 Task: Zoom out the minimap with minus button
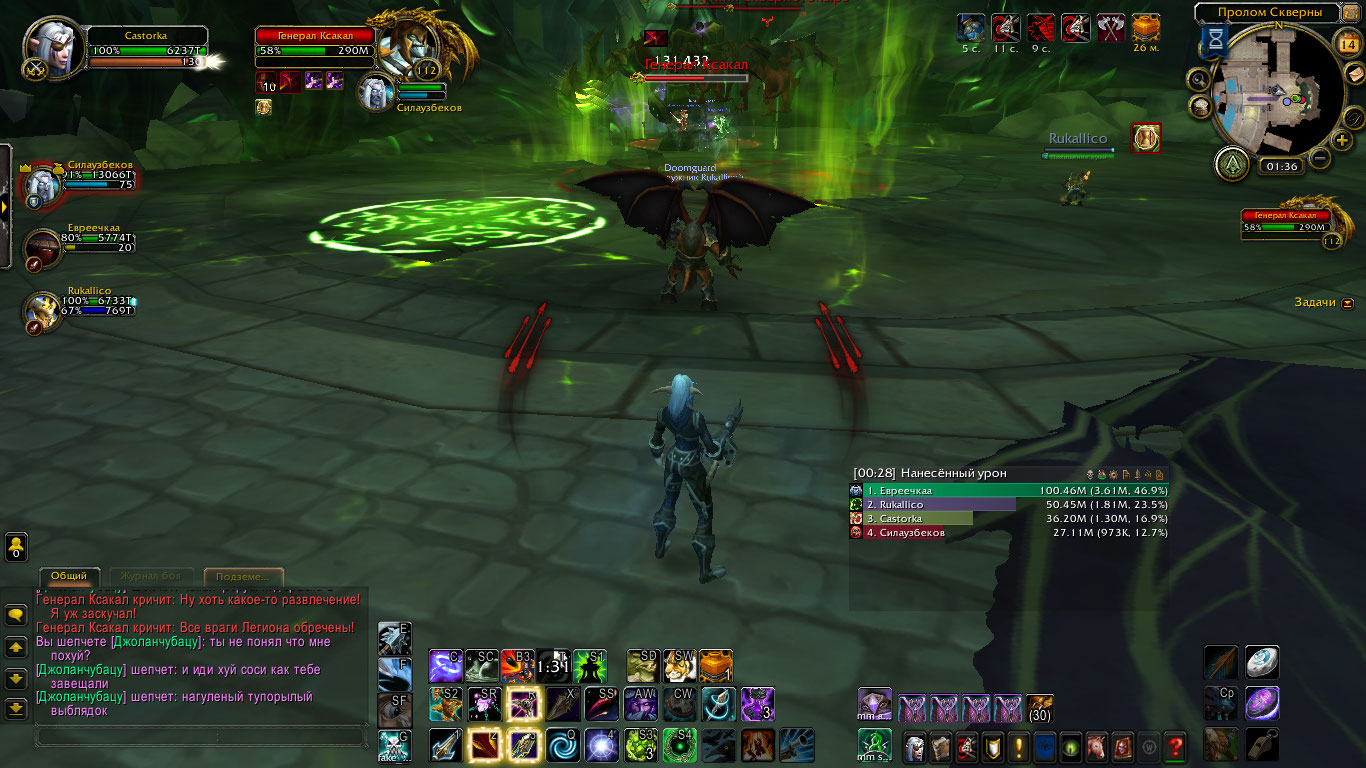click(x=1320, y=158)
